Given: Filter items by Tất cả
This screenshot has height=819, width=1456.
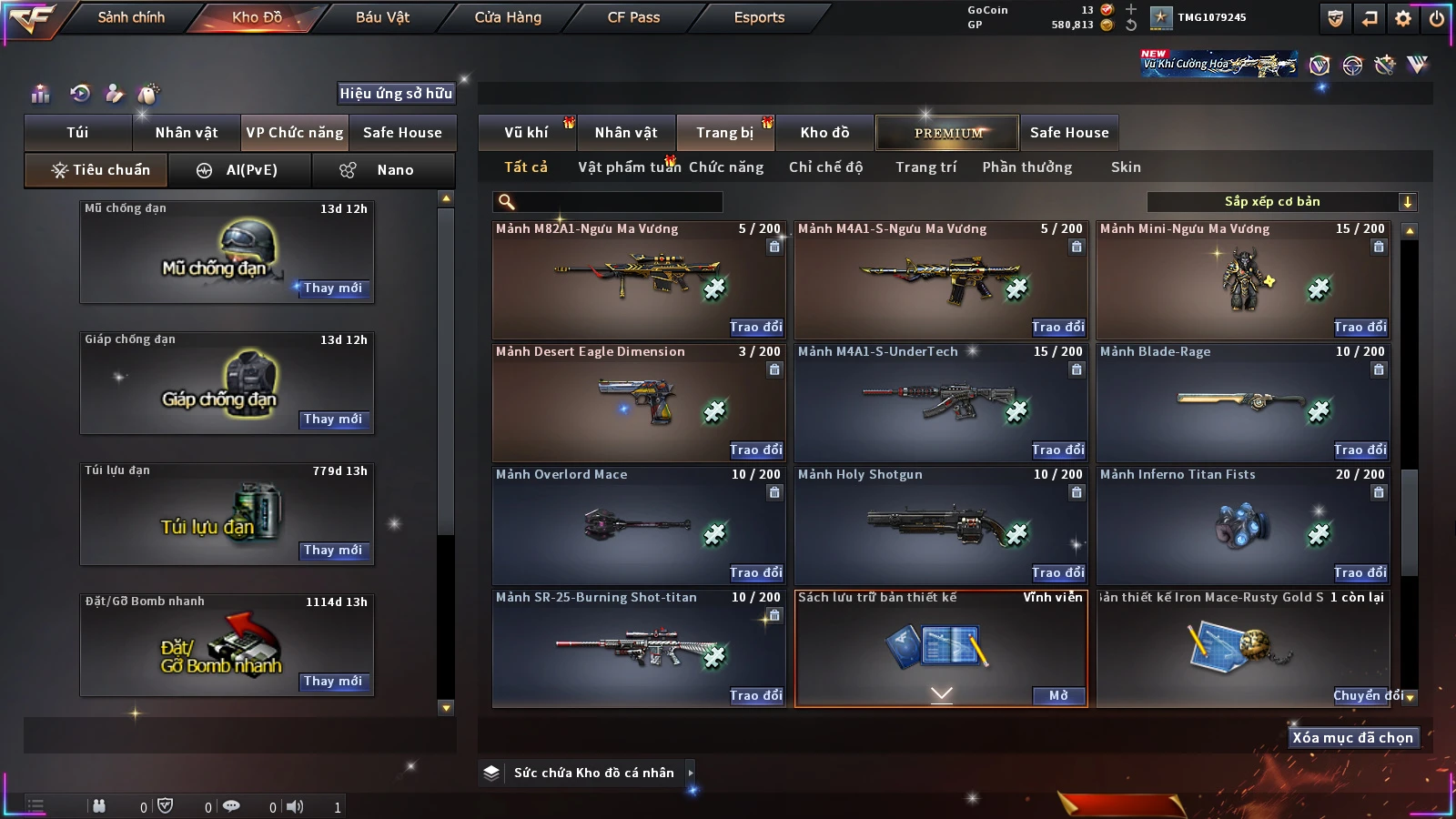Looking at the screenshot, I should [526, 167].
